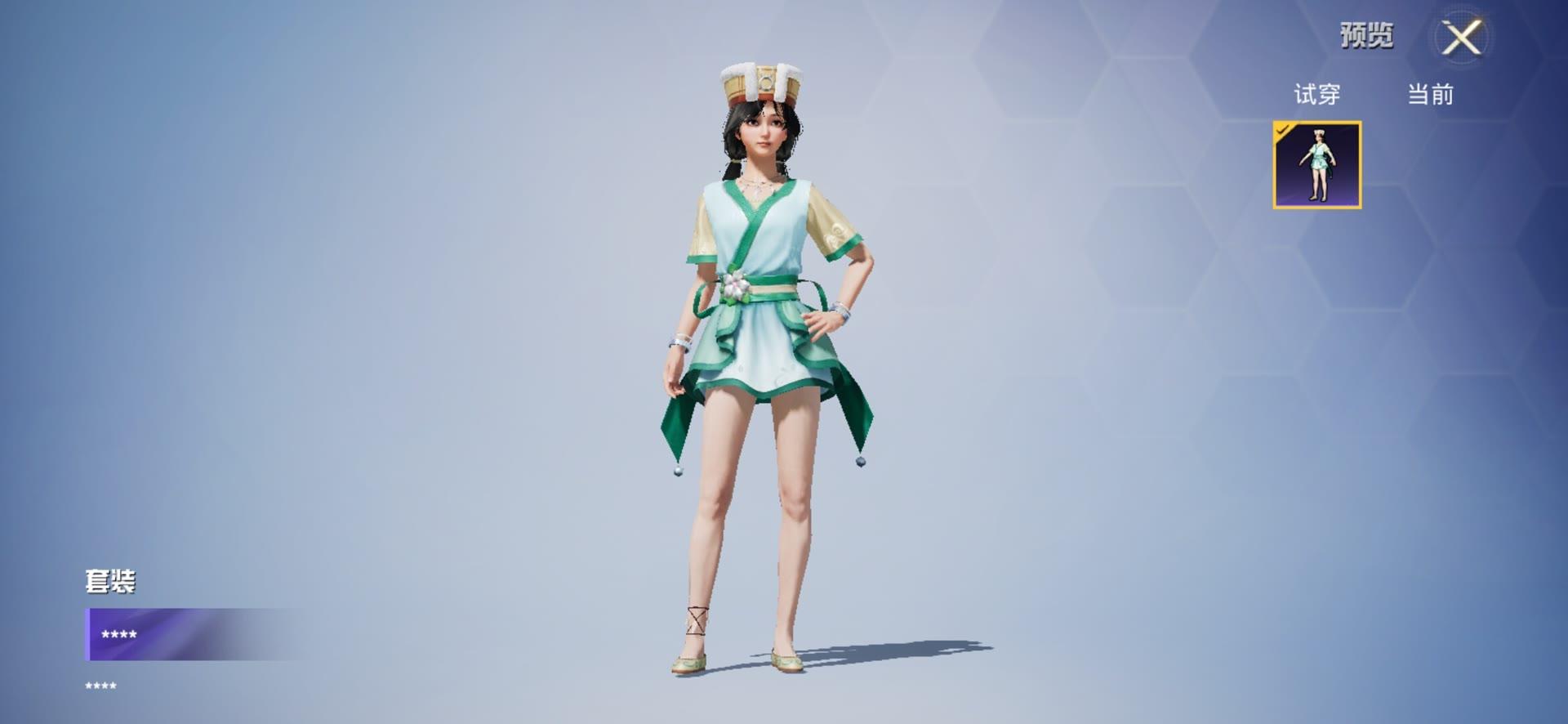1568x724 pixels.
Task: Select the green dress outfit thumbnail
Action: click(x=1316, y=165)
